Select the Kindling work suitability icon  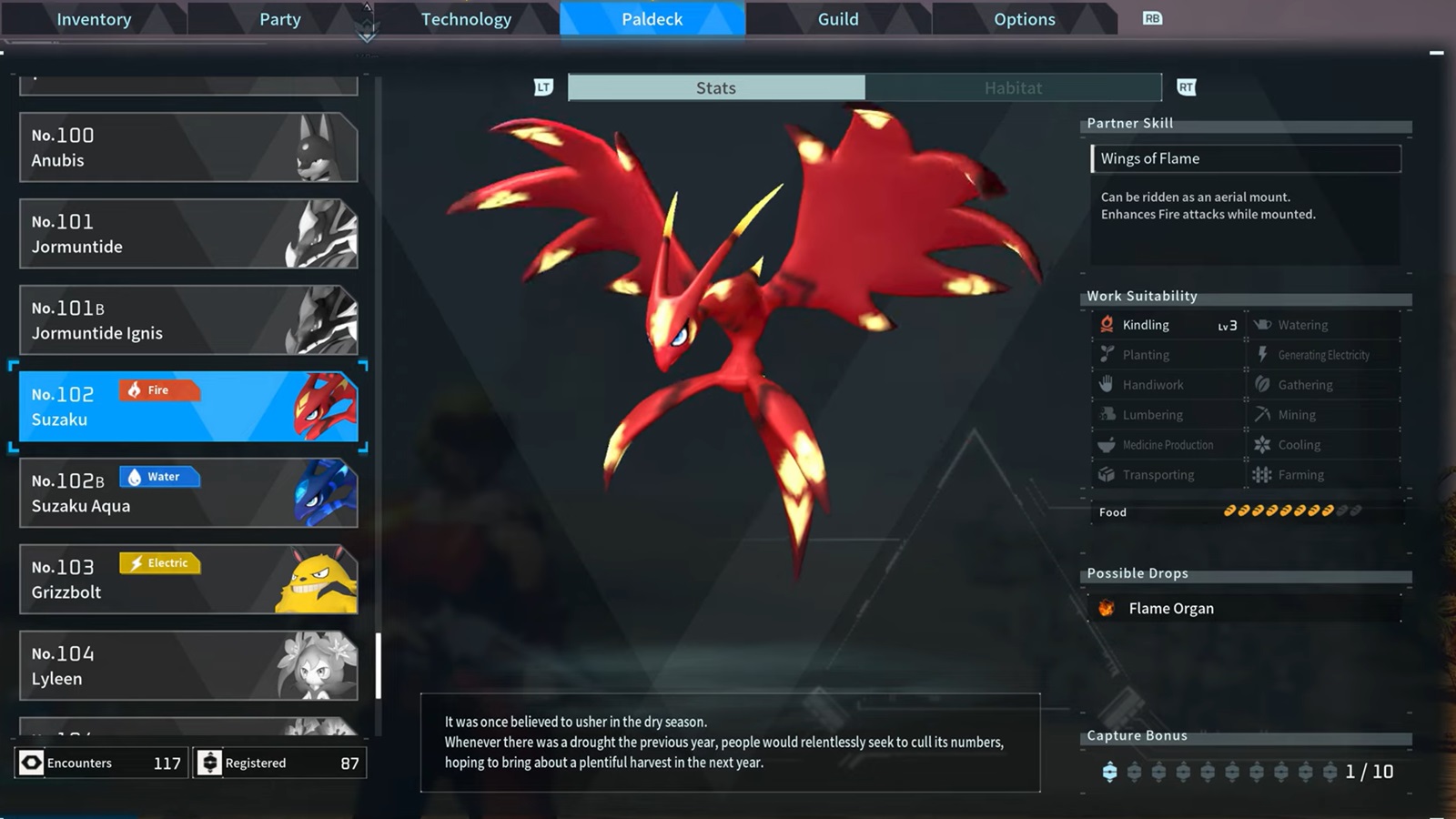tap(1105, 324)
